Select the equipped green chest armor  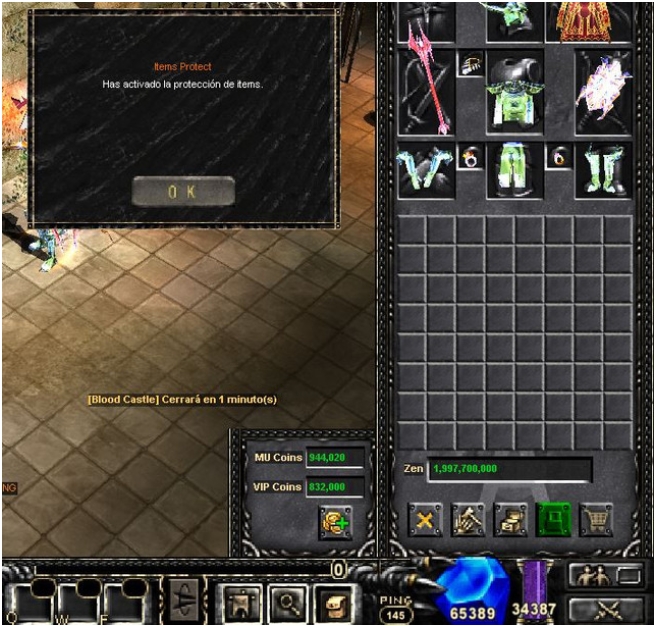click(x=515, y=93)
